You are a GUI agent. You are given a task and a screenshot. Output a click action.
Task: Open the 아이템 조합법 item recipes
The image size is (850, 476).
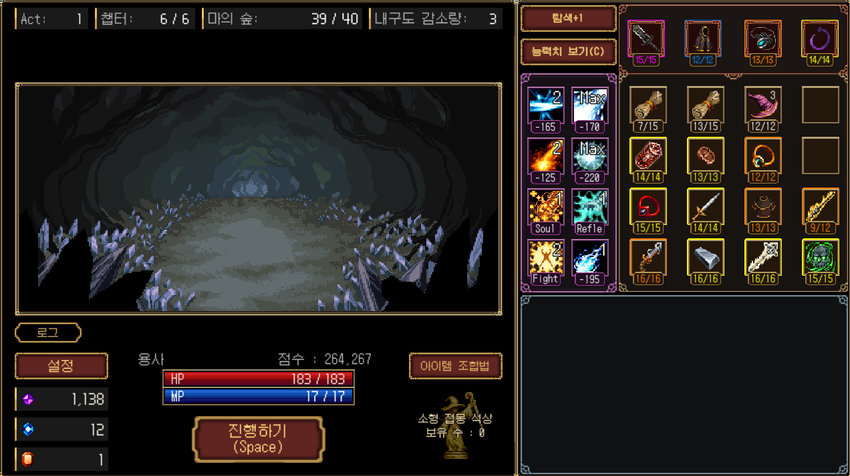pyautogui.click(x=455, y=366)
